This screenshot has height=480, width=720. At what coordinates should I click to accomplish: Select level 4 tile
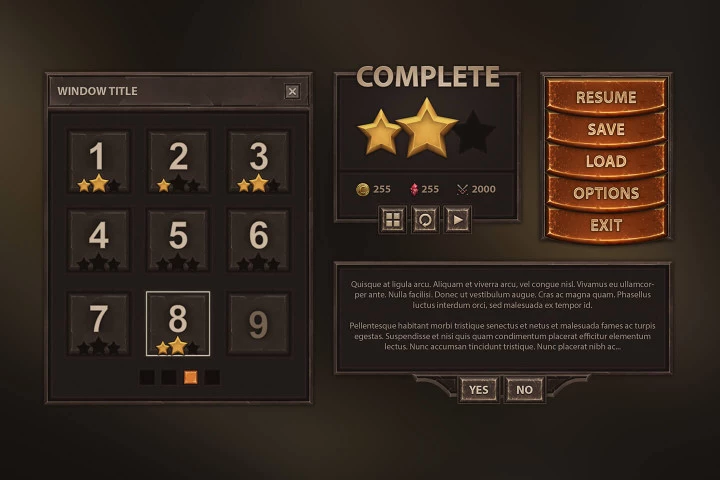98,240
